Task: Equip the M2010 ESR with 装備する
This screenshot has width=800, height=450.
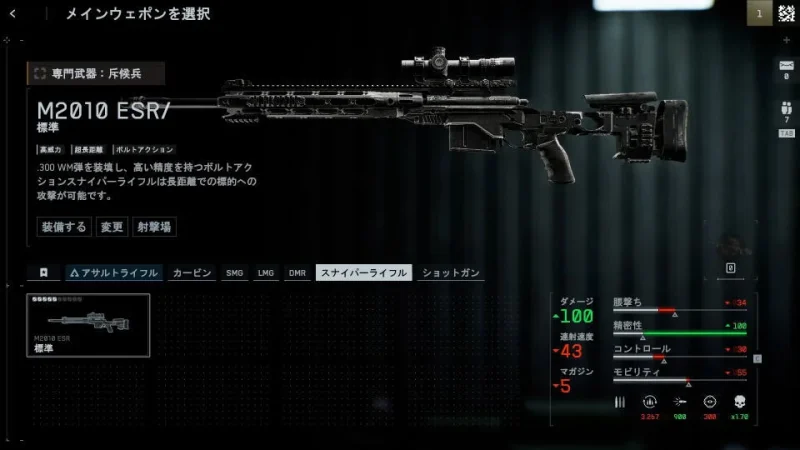Action: click(x=64, y=227)
